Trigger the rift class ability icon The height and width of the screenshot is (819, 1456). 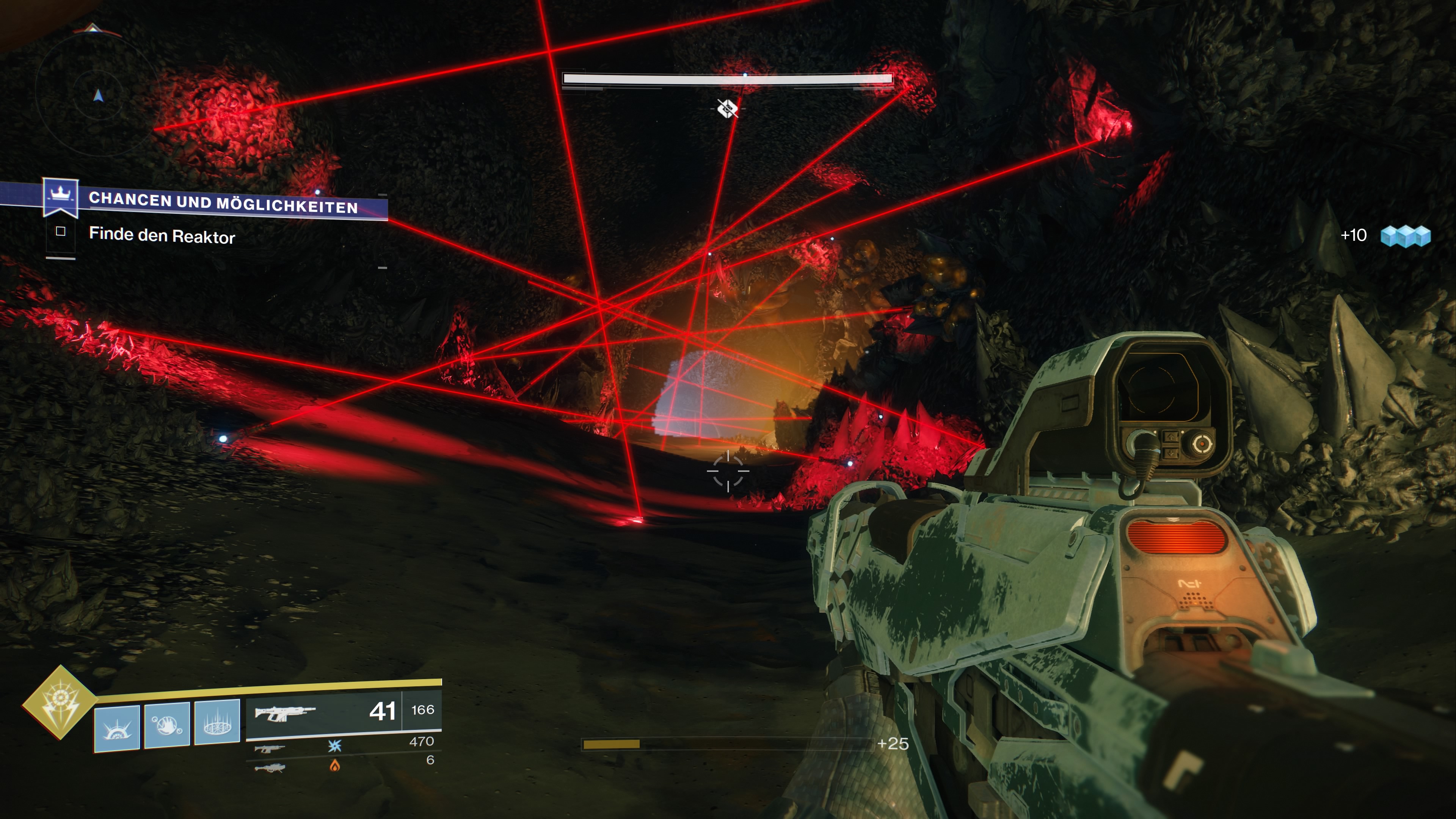coord(217,722)
